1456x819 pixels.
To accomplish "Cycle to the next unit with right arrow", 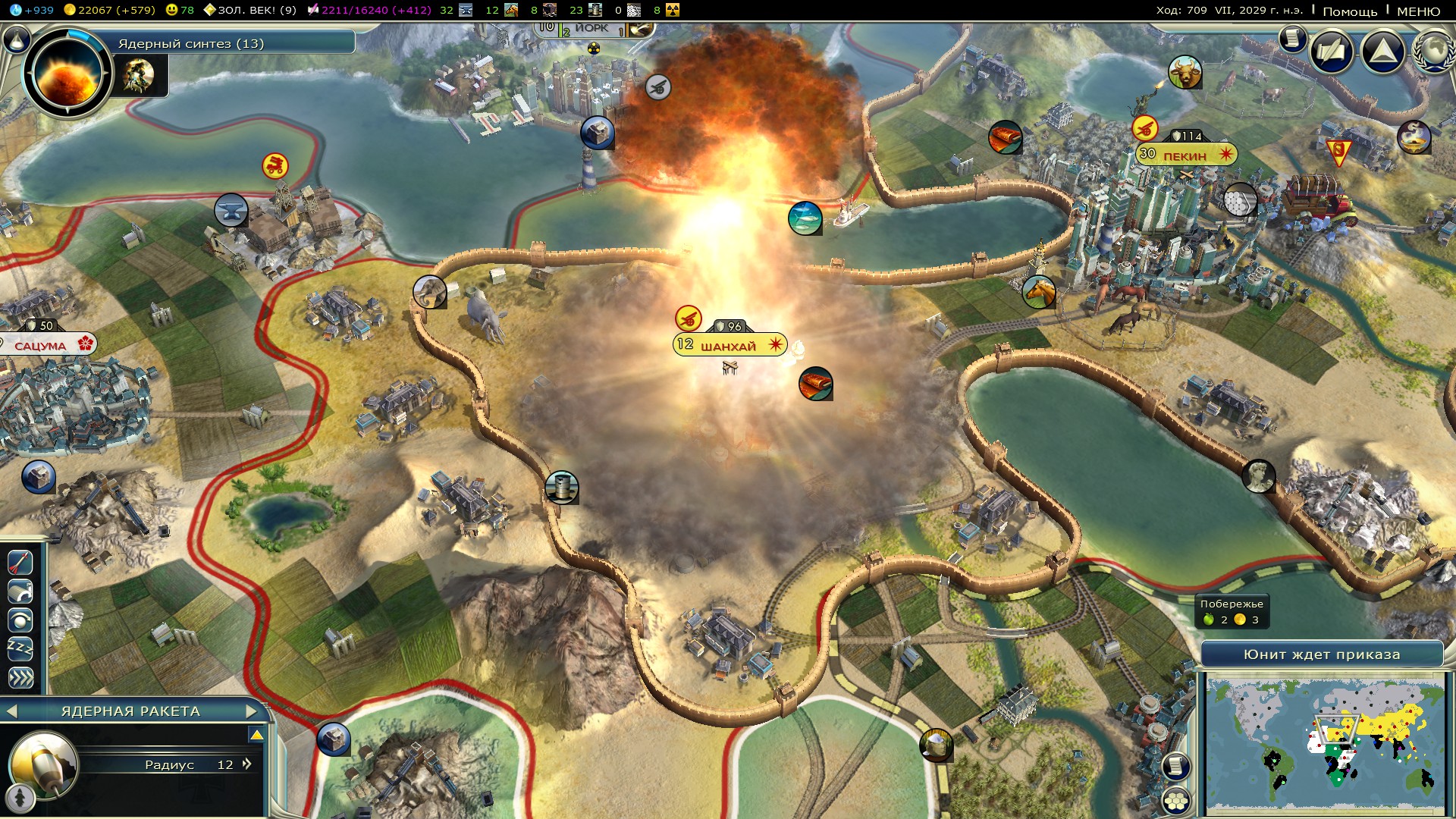I will point(252,711).
